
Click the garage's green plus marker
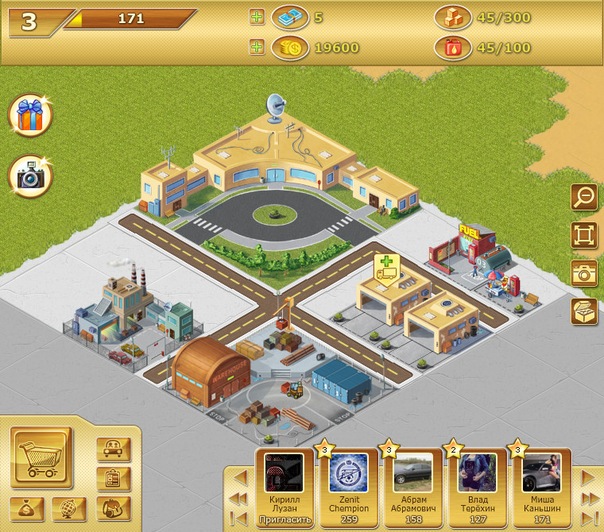coord(387,266)
